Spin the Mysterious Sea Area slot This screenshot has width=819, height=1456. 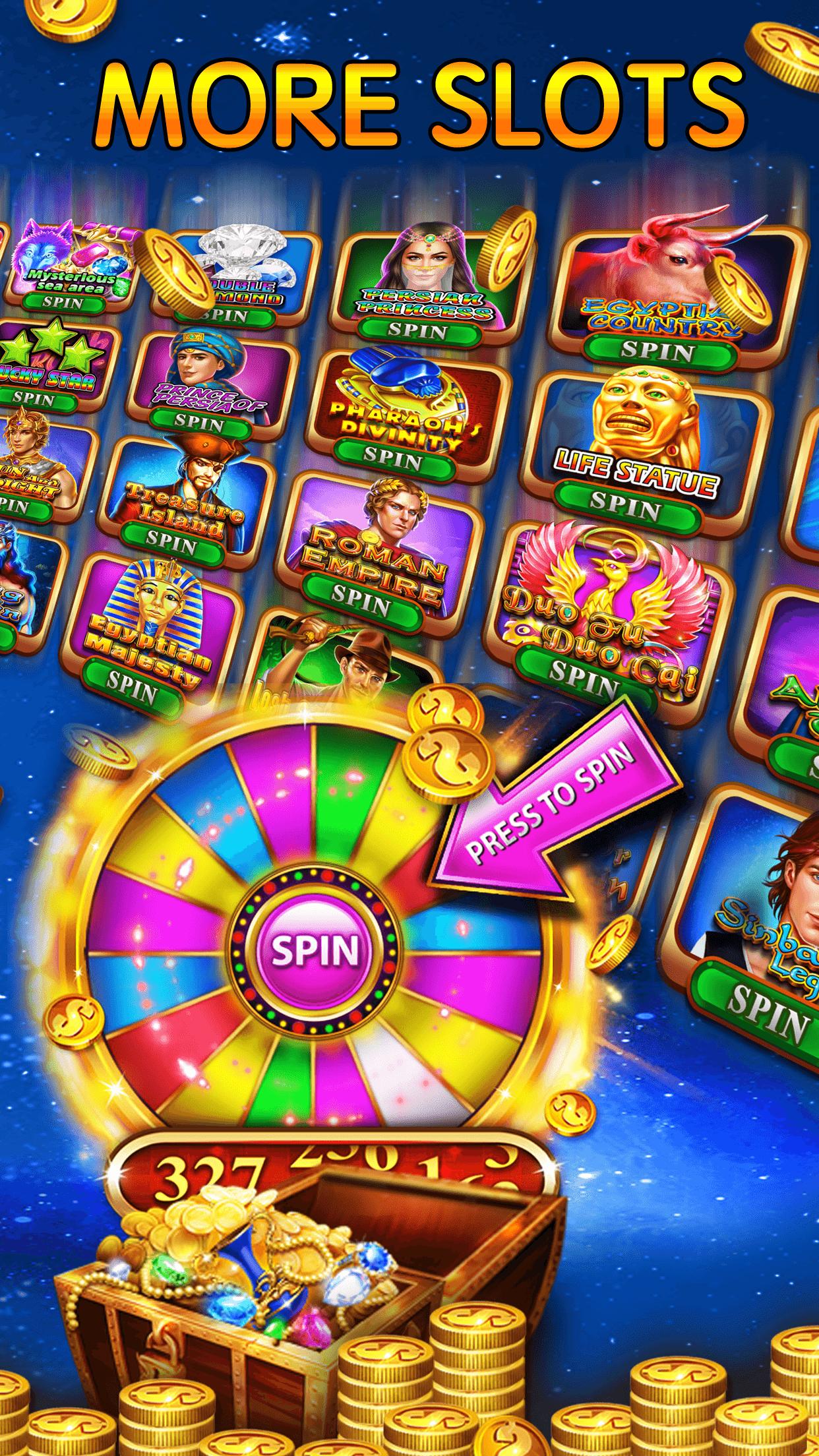[63, 303]
